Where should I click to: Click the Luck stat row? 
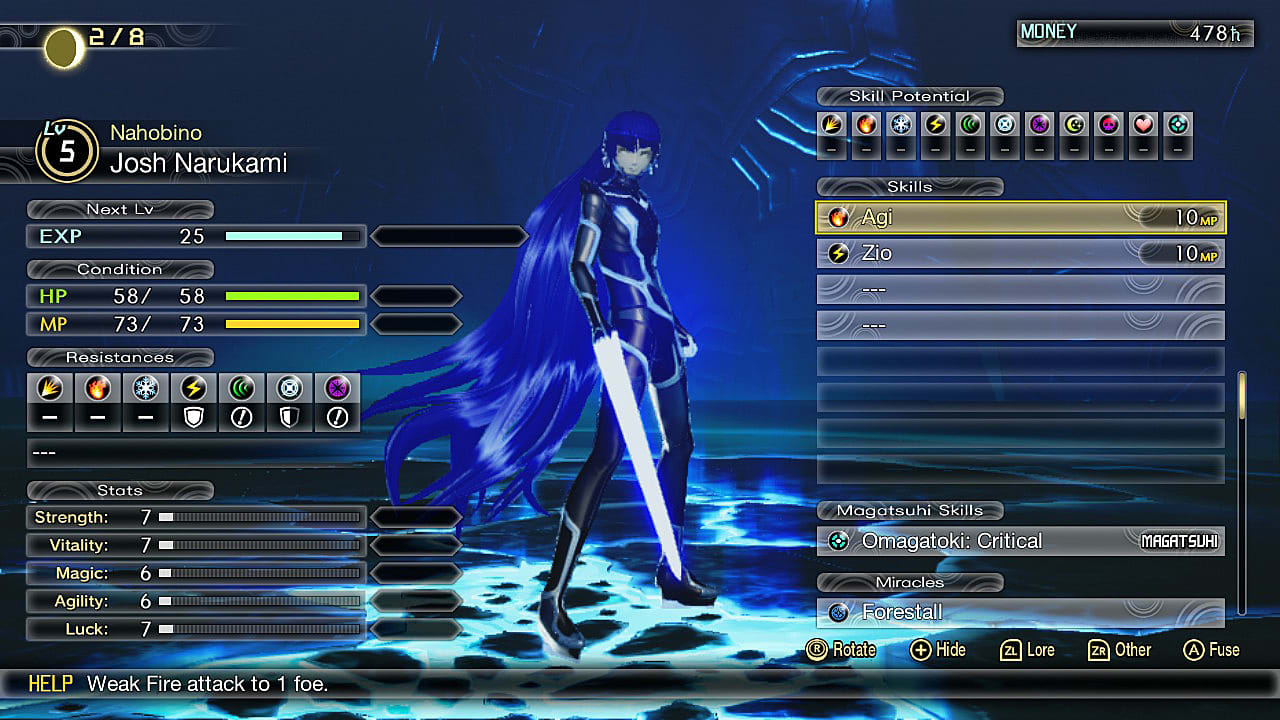pos(196,629)
